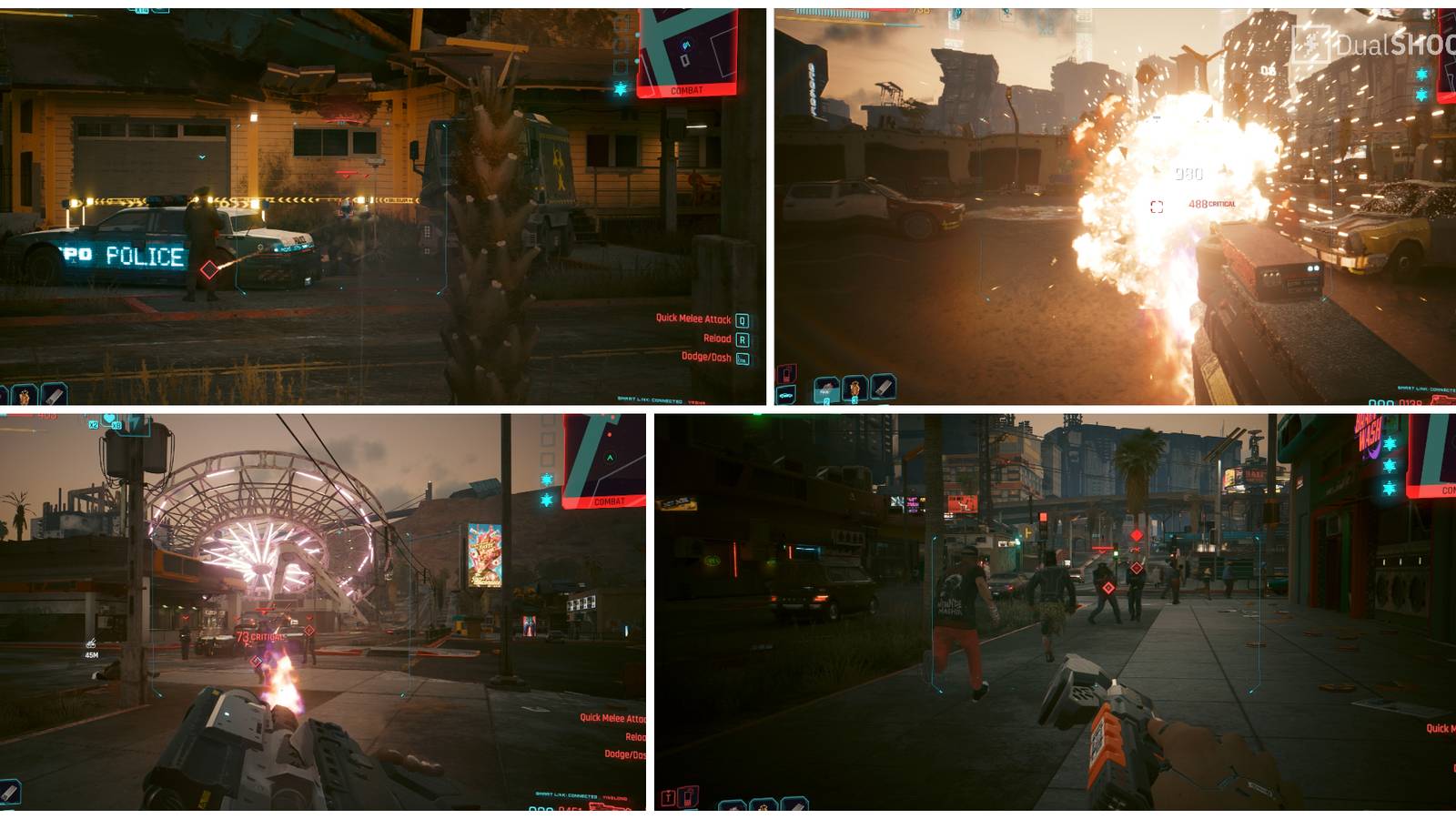Toggle the COMBAT state banner
Image resolution: width=1456 pixels, height=819 pixels.
pyautogui.click(x=688, y=89)
